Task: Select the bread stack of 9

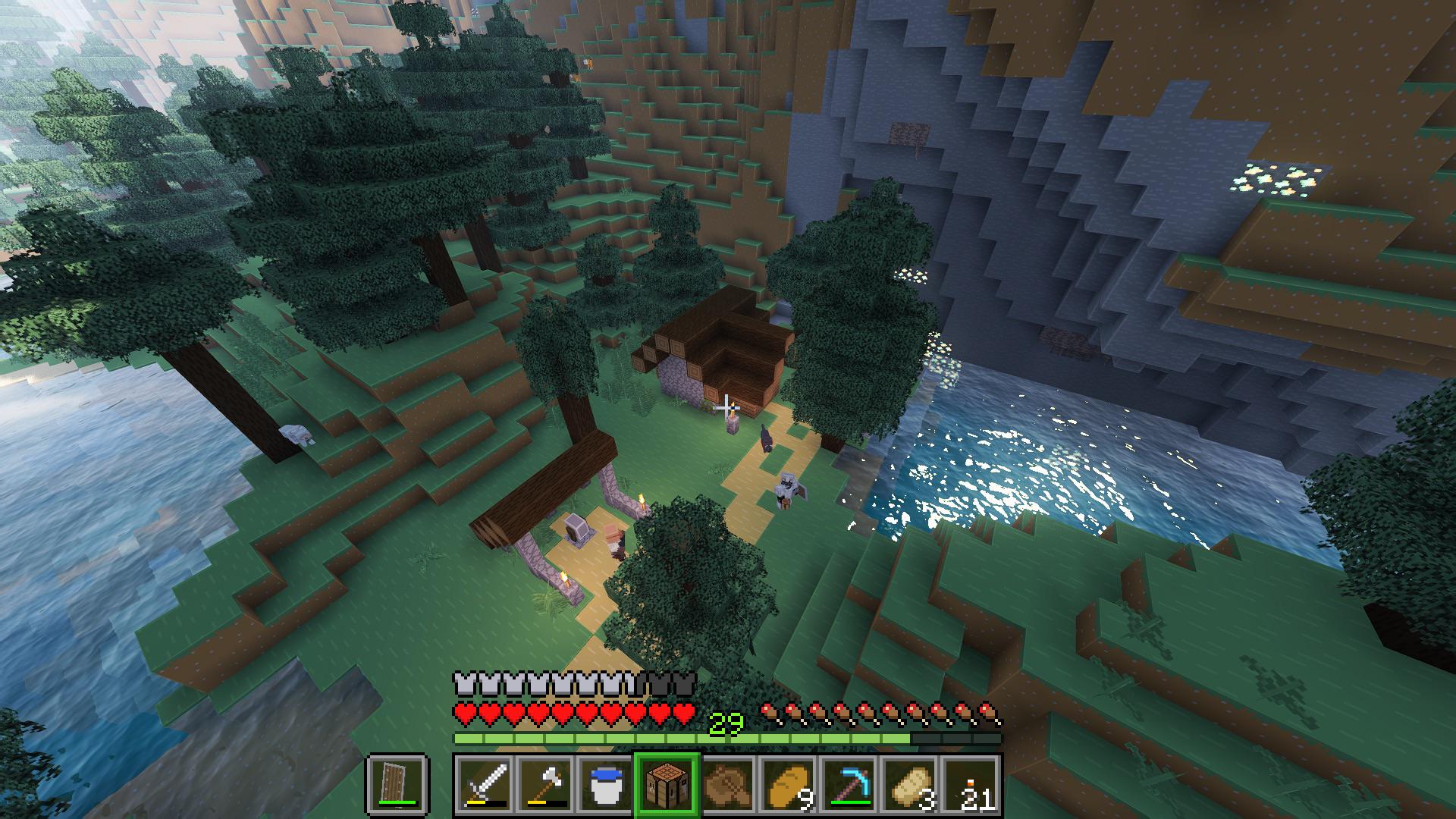Action: [x=789, y=783]
